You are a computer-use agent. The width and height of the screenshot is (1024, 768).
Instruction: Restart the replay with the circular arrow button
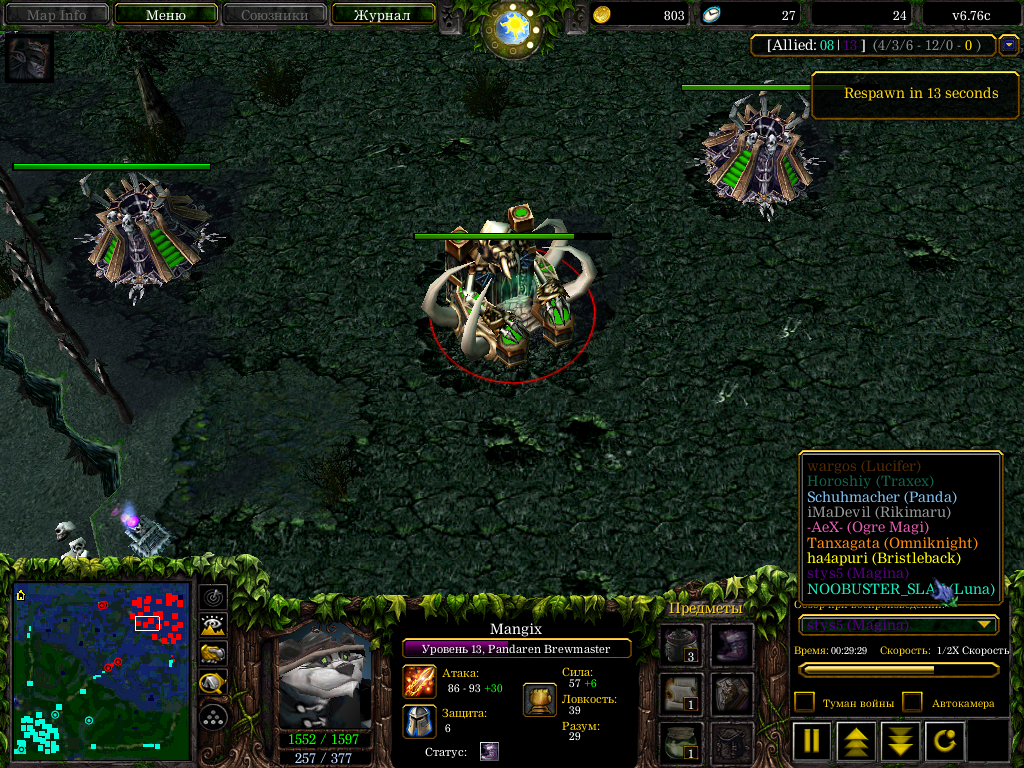pyautogui.click(x=946, y=741)
